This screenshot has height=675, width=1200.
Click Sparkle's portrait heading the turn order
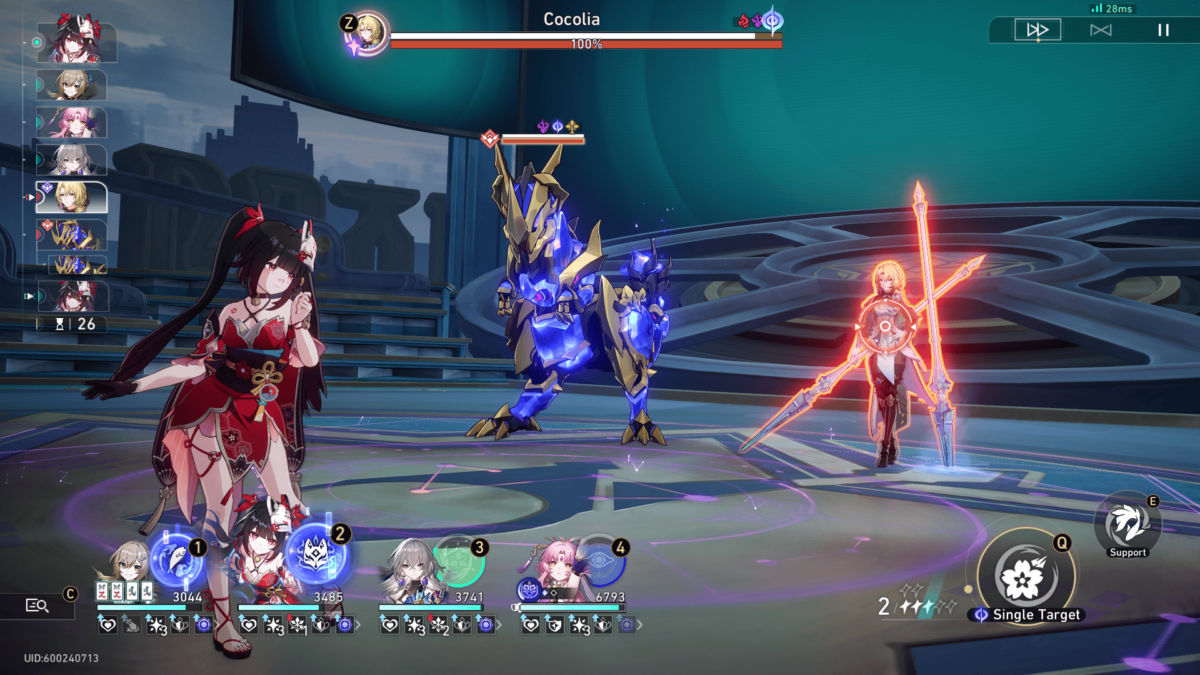76,42
